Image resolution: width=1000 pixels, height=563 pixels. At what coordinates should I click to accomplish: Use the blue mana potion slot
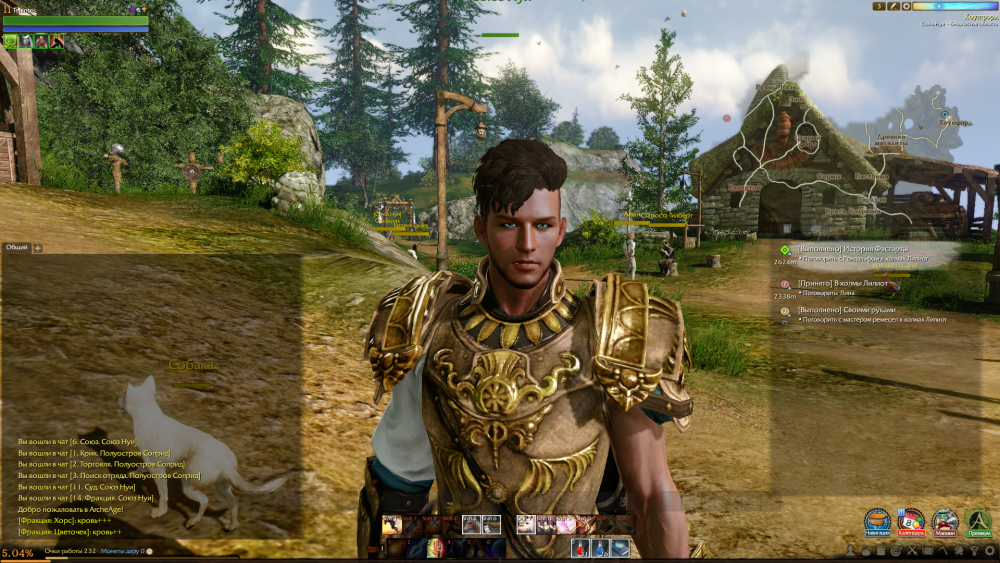(x=600, y=547)
